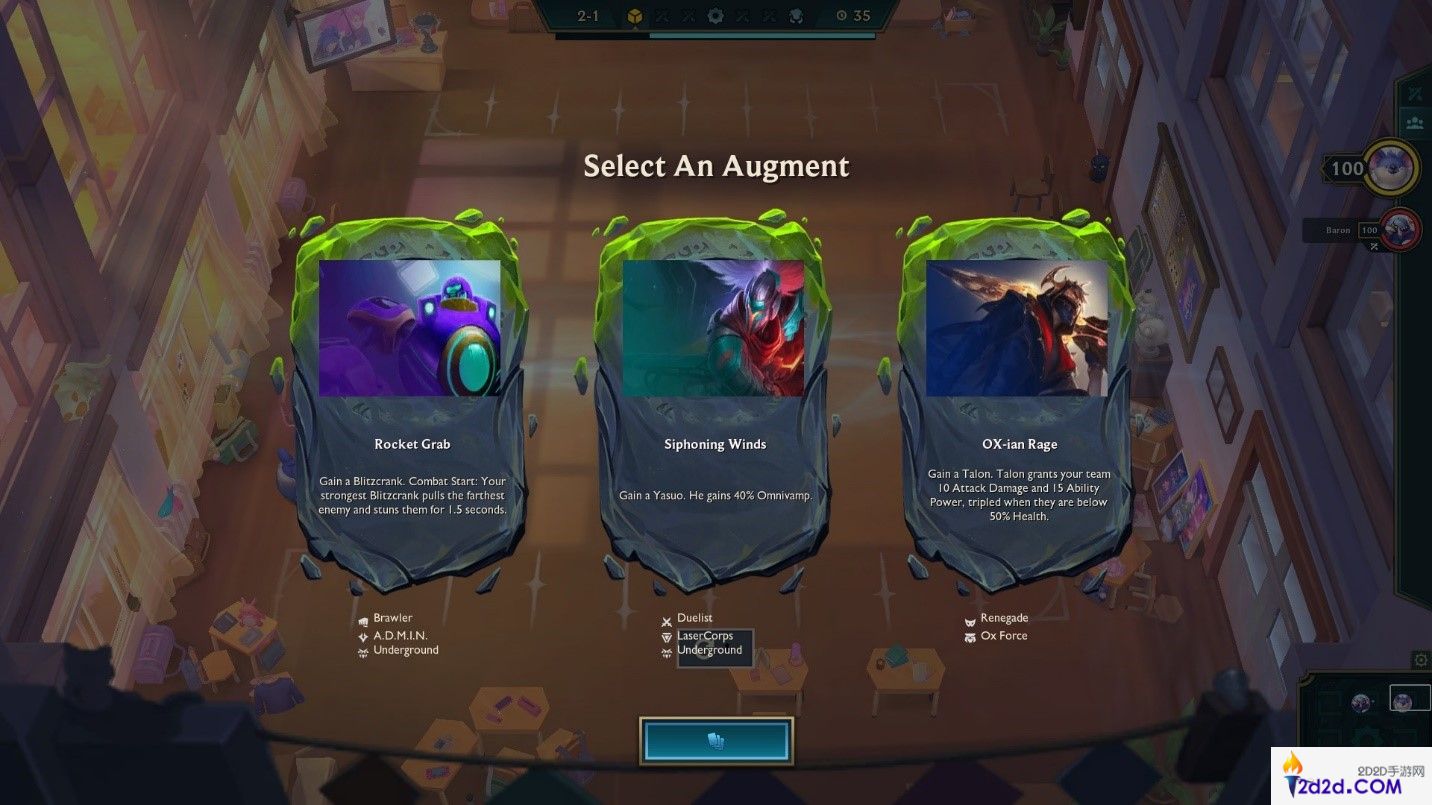Screen dimensions: 1432x805
Task: Open the player scoreboard icon
Action: click(x=1415, y=123)
